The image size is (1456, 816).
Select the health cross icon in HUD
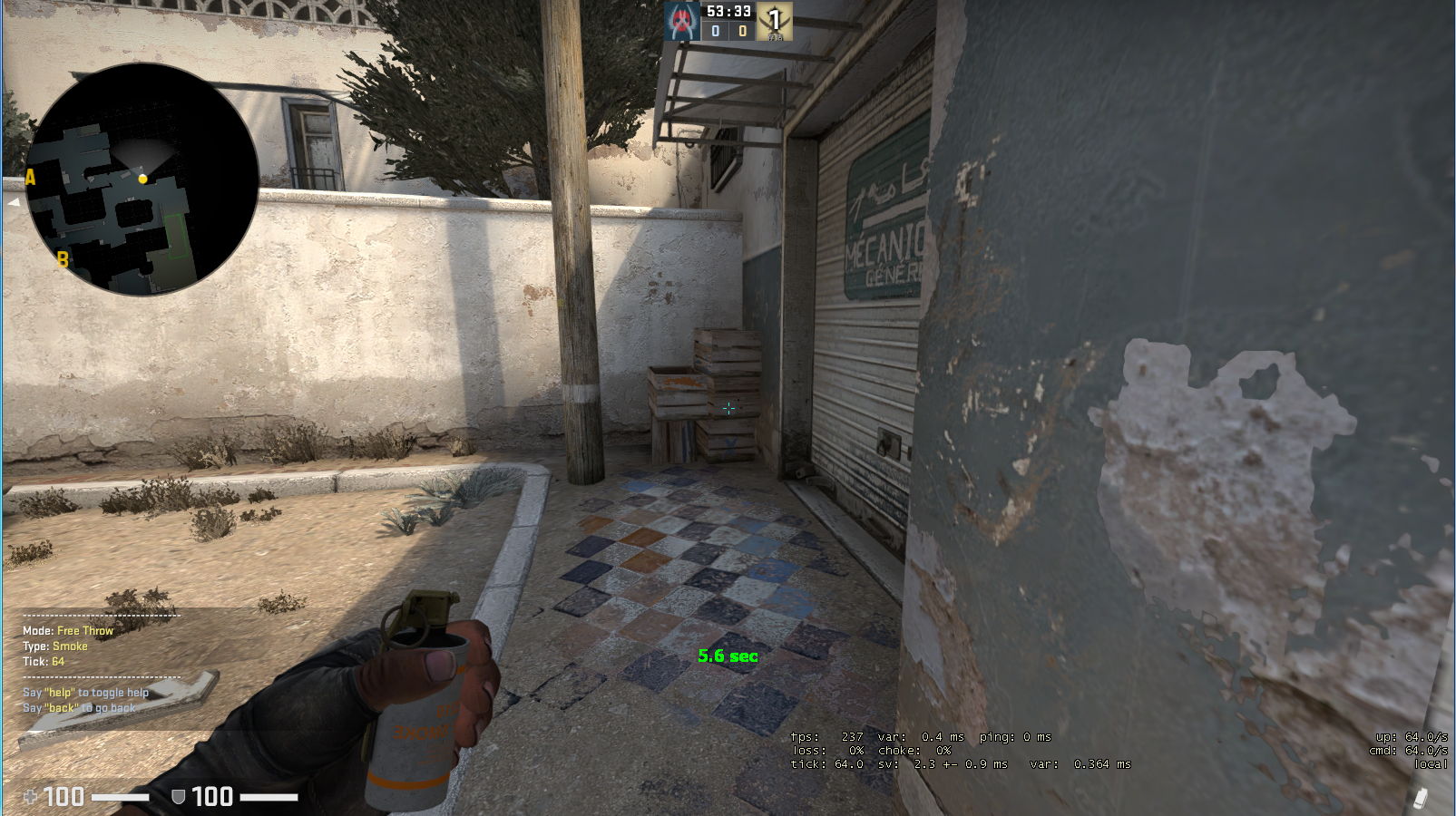30,795
